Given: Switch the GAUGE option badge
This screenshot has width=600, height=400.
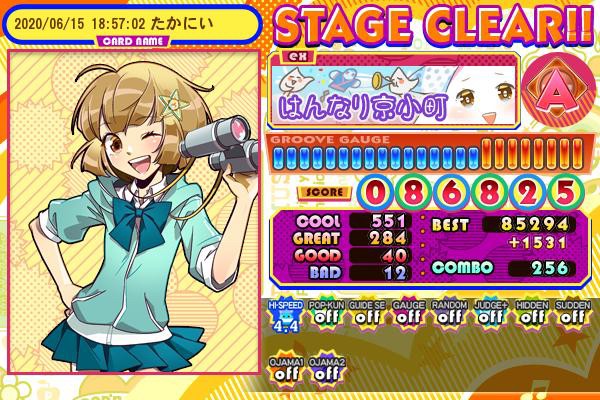Looking at the screenshot, I should (x=406, y=314).
